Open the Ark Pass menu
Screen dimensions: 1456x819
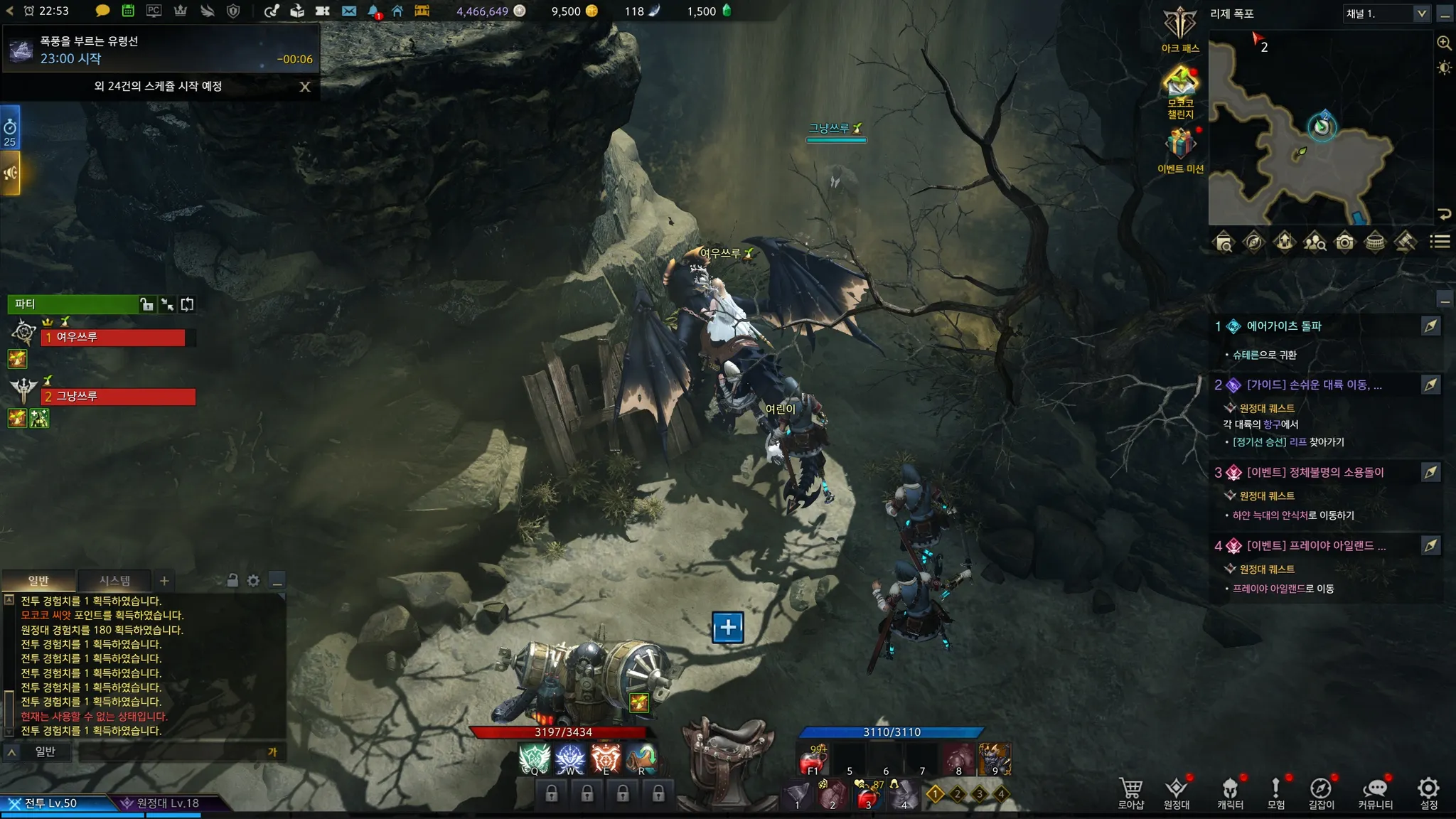(x=1180, y=30)
